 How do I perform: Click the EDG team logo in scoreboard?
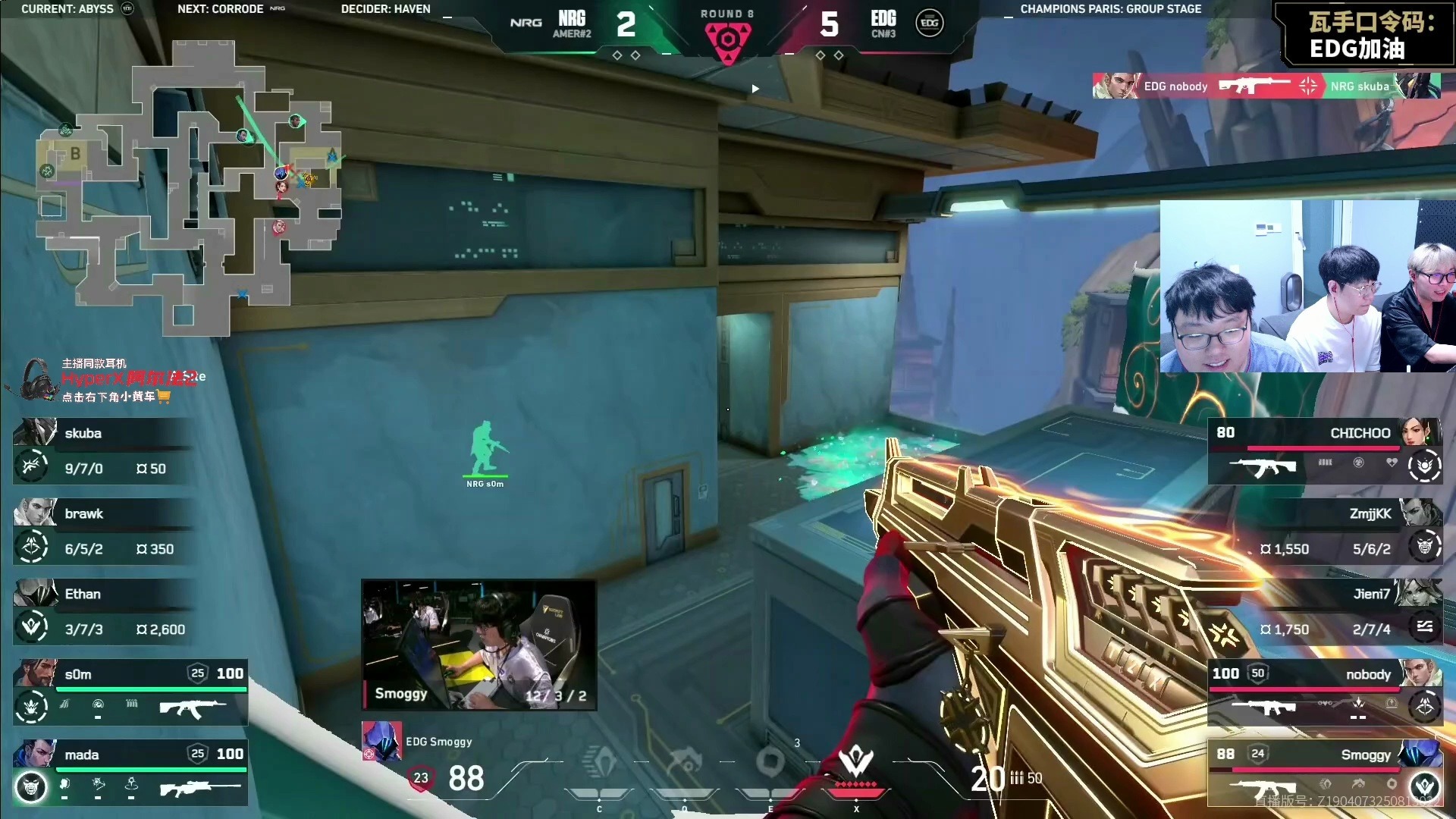tap(929, 24)
